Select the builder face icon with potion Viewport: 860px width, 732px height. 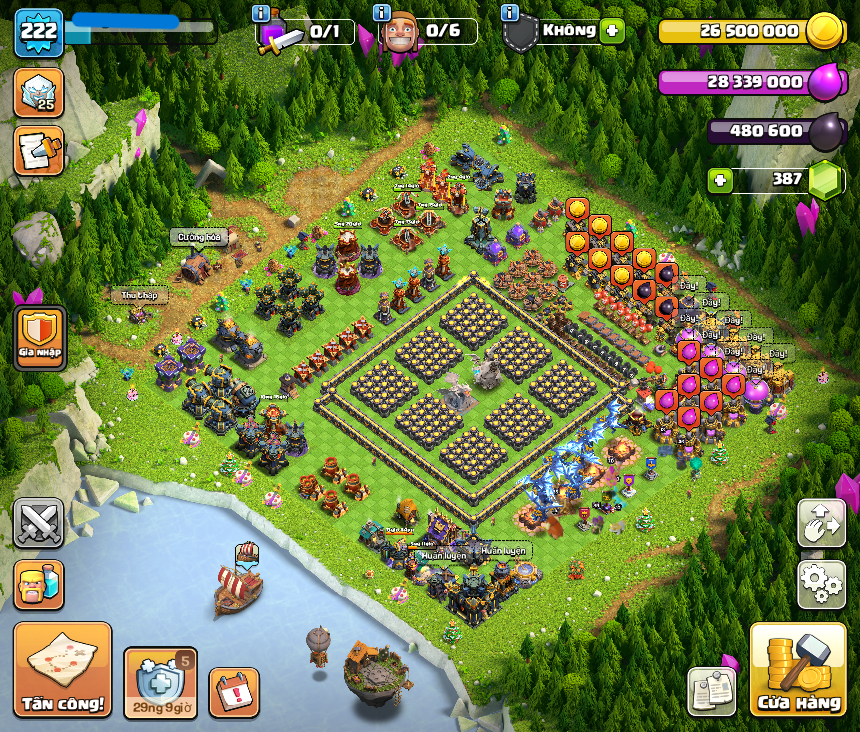(x=39, y=584)
